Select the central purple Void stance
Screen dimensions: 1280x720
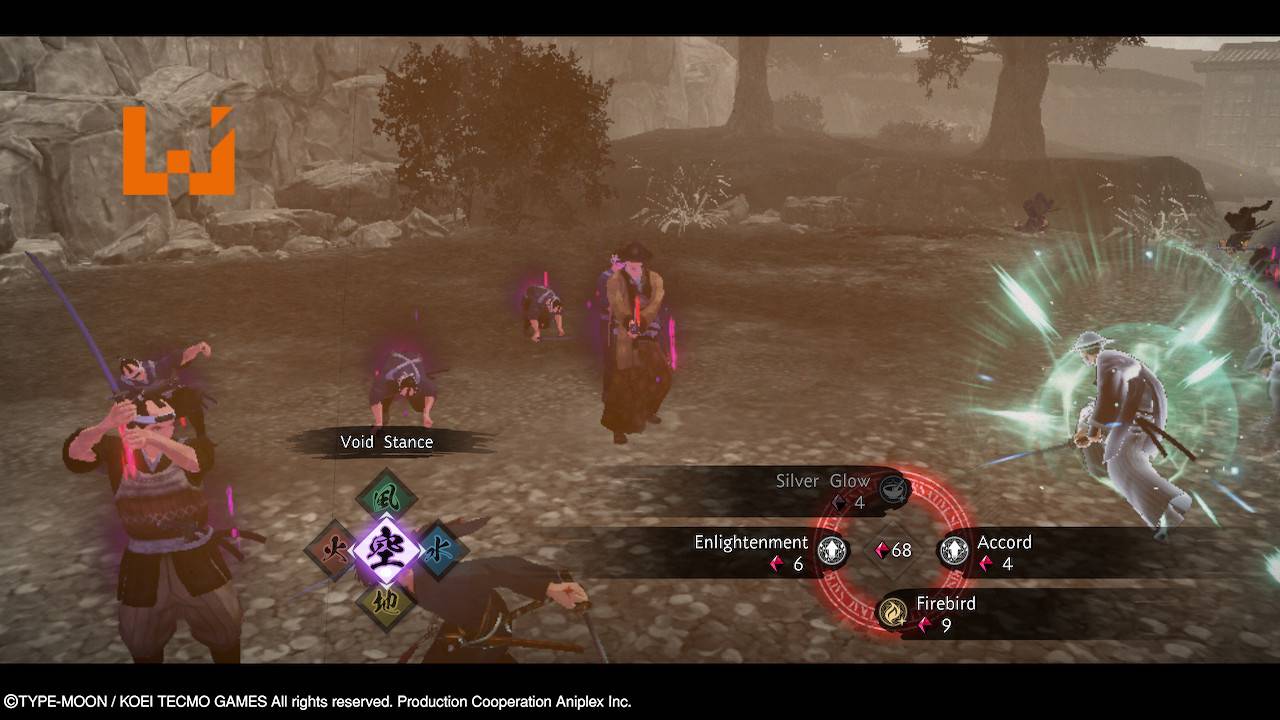[x=386, y=549]
